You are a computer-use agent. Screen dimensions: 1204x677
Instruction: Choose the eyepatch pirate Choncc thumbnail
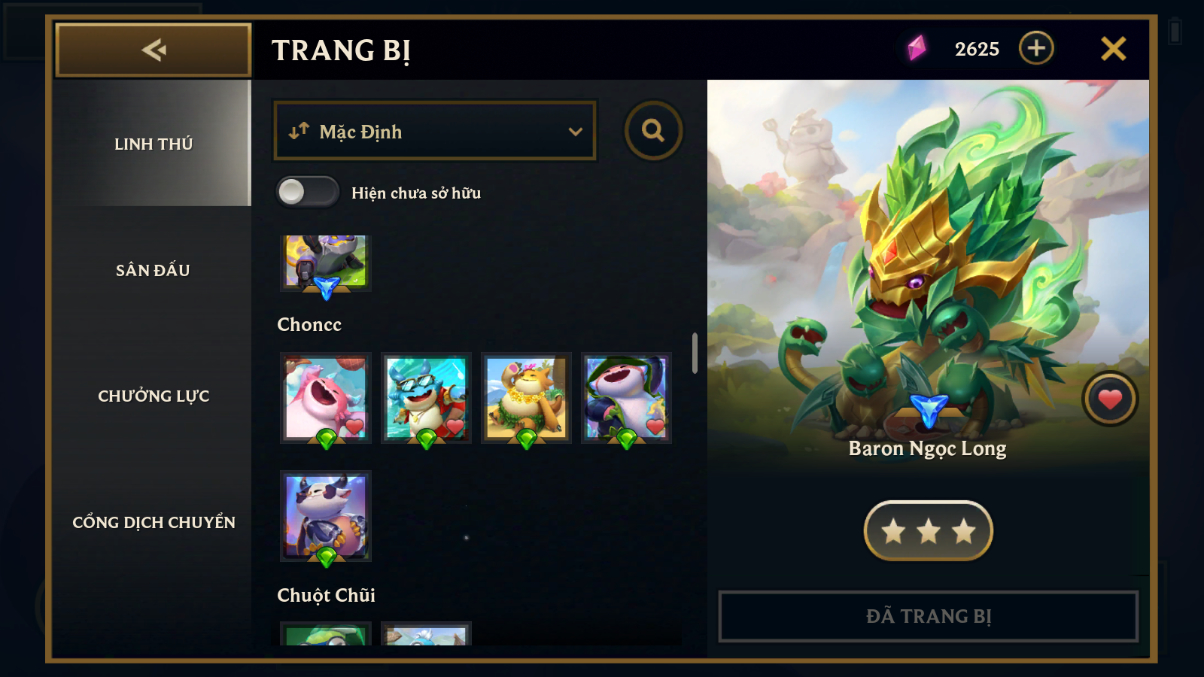click(326, 515)
